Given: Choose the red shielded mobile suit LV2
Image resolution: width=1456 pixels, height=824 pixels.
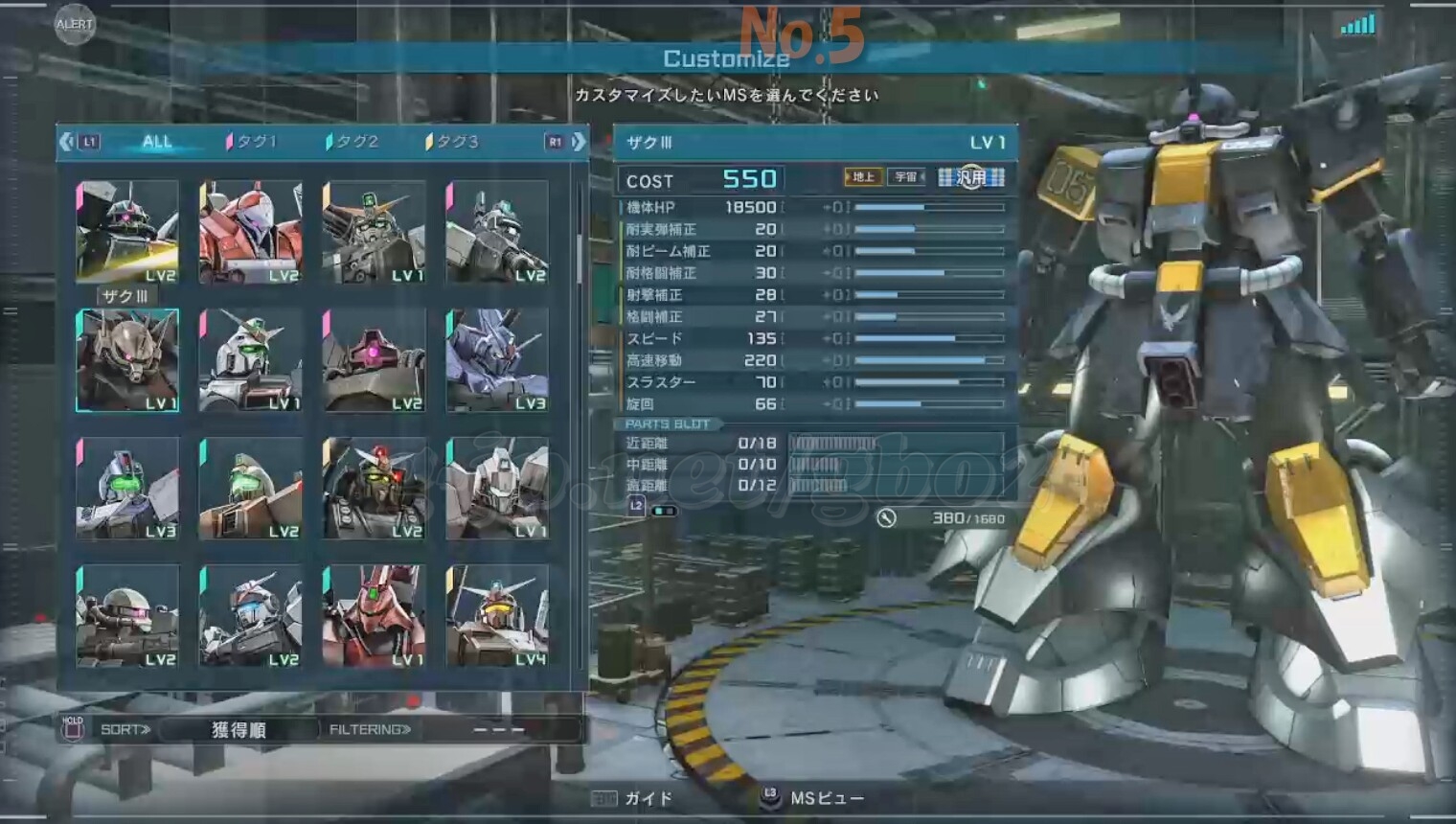Looking at the screenshot, I should click(251, 232).
